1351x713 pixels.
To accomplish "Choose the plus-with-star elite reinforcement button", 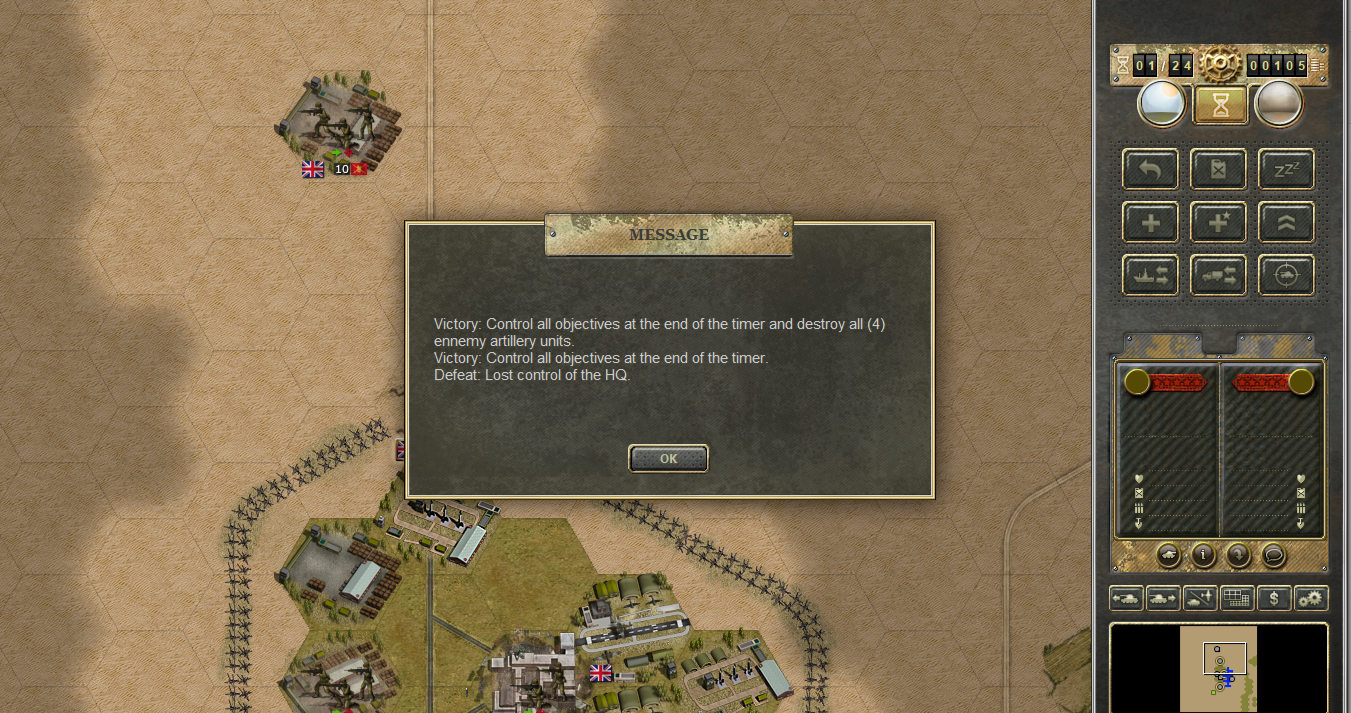I will (1218, 222).
